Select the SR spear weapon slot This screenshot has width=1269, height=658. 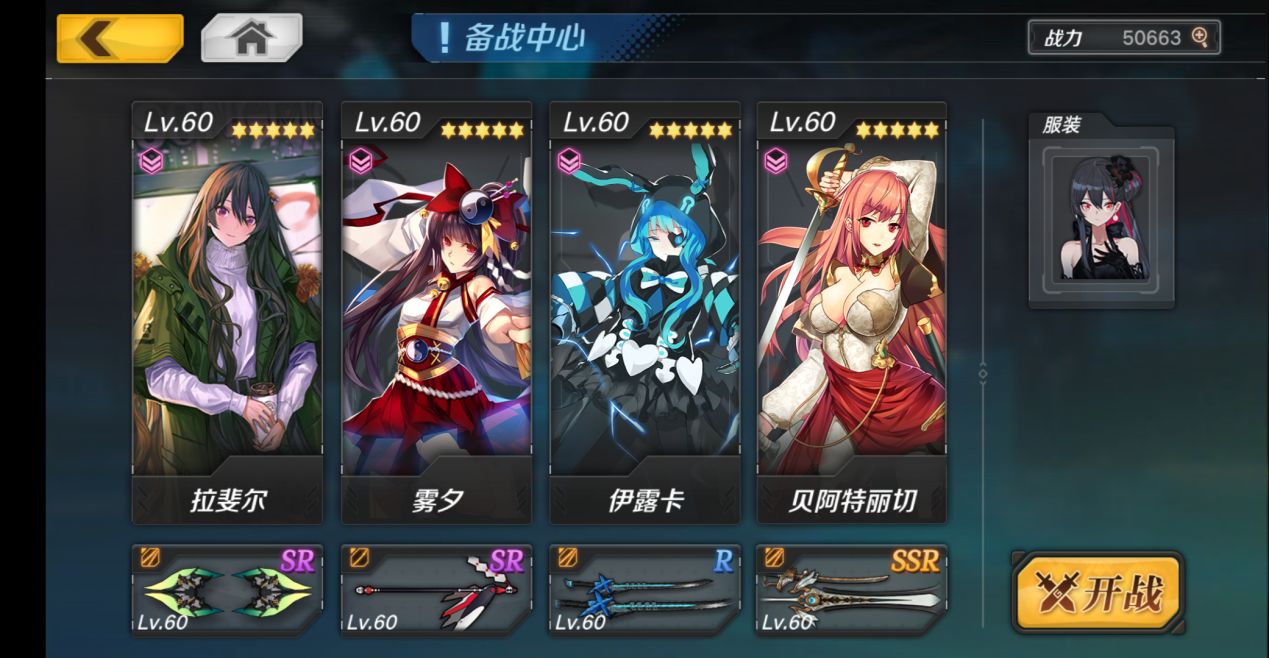tap(436, 590)
